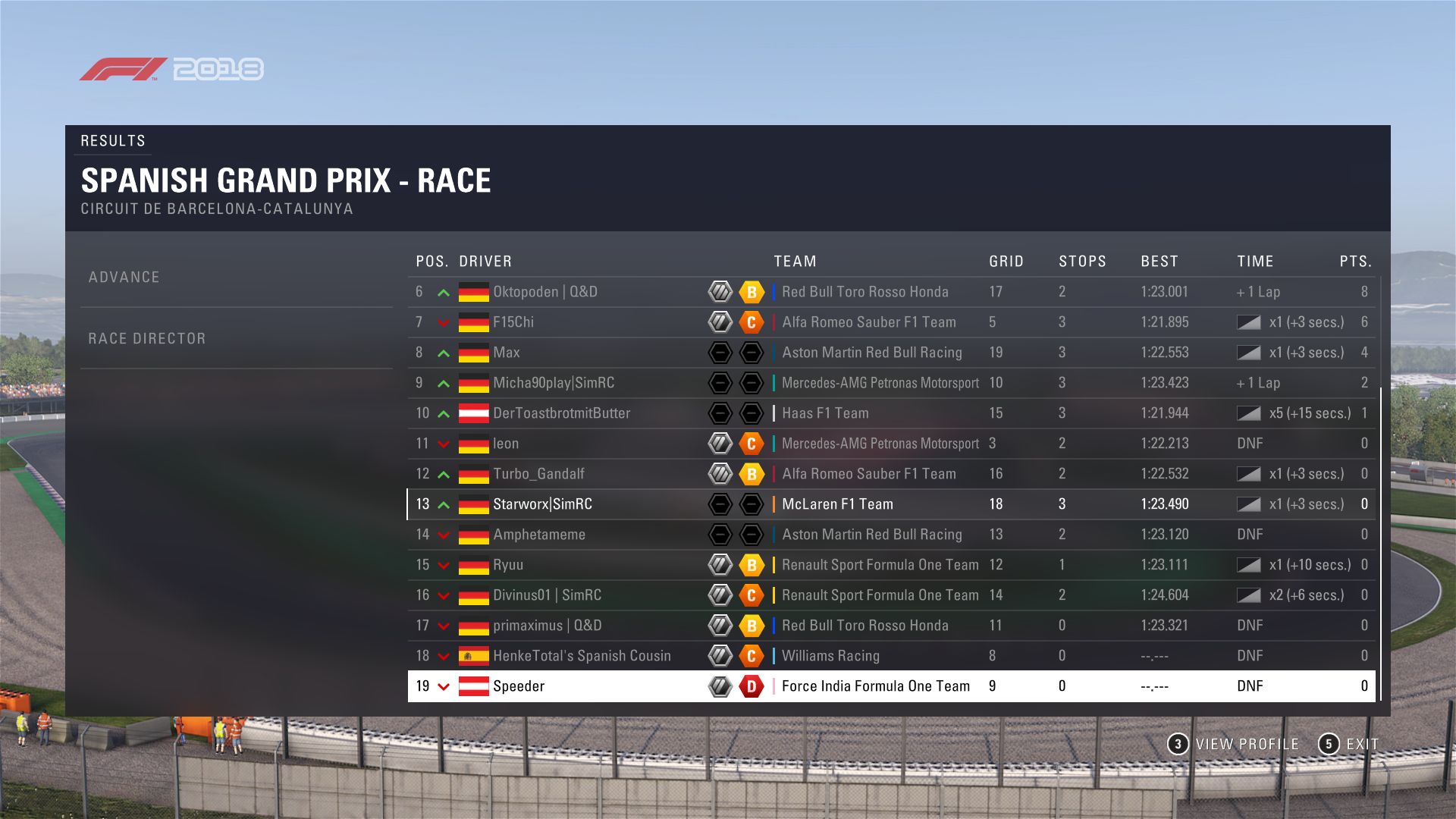Image resolution: width=1456 pixels, height=819 pixels.
Task: Pick the primaximus | Q&D row
Action: (547, 626)
